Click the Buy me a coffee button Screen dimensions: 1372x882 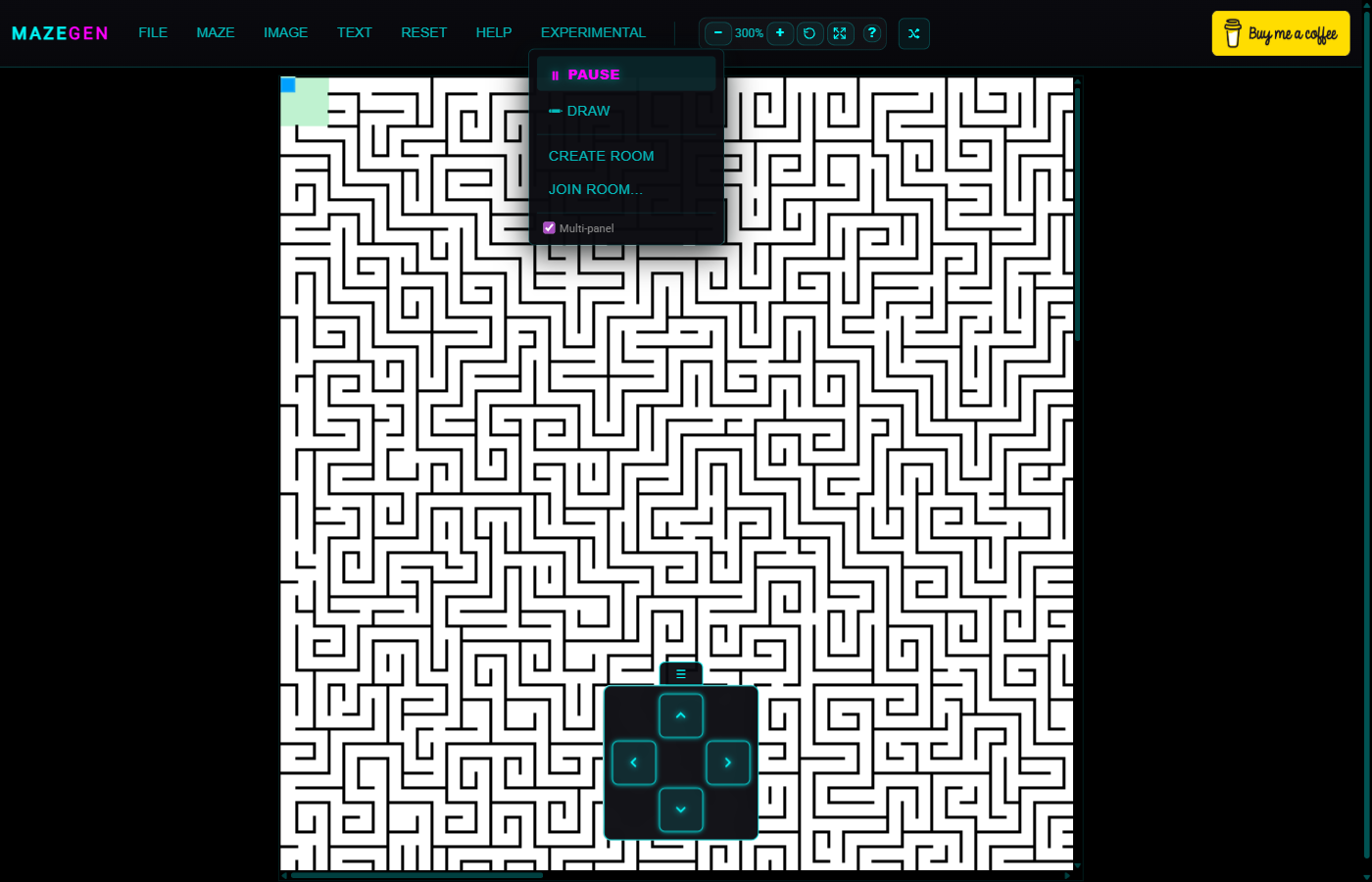(1280, 32)
